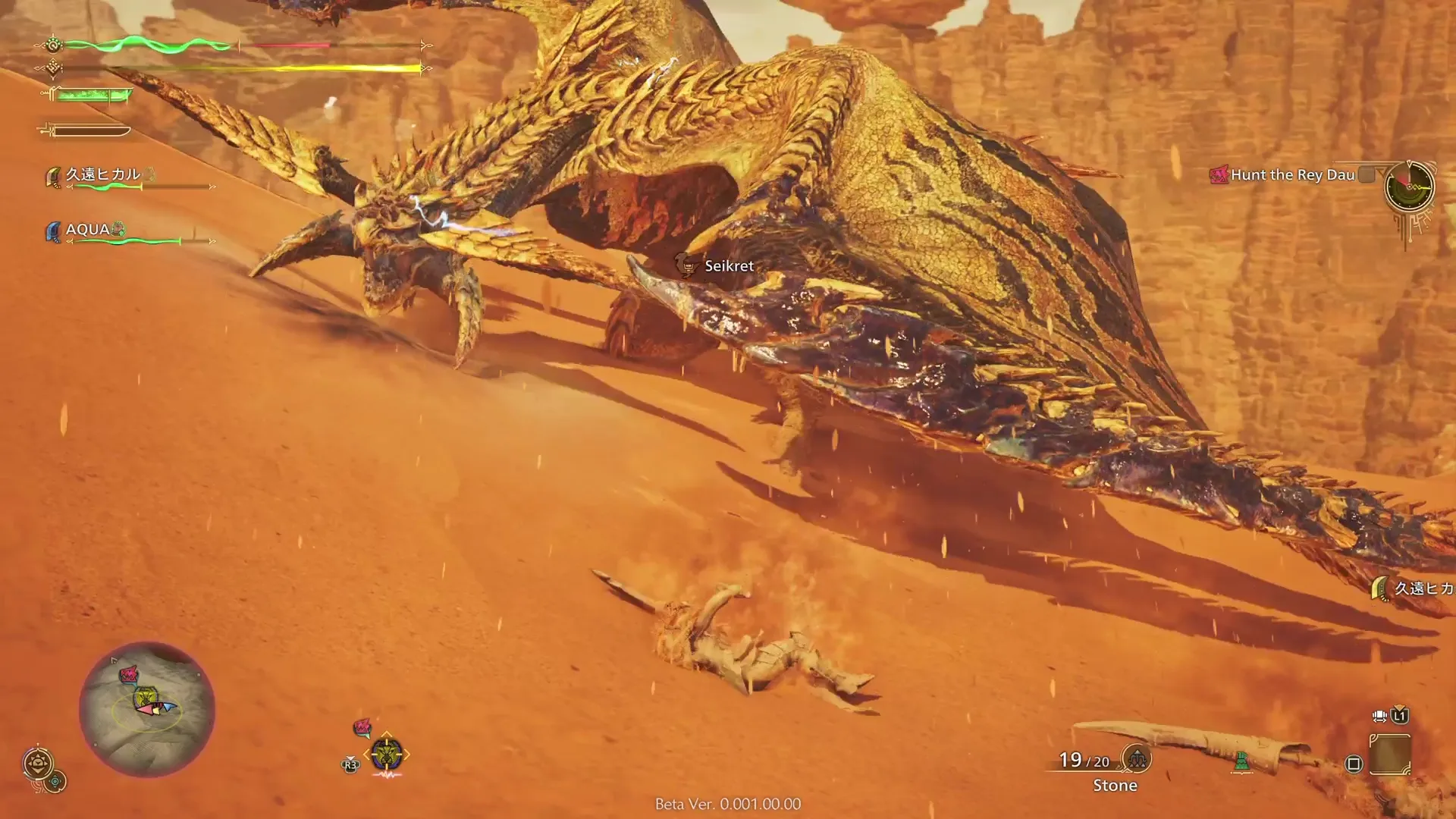Screen dimensions: 1456x819
Task: Click the pink monster marker on minimap
Action: tap(129, 673)
